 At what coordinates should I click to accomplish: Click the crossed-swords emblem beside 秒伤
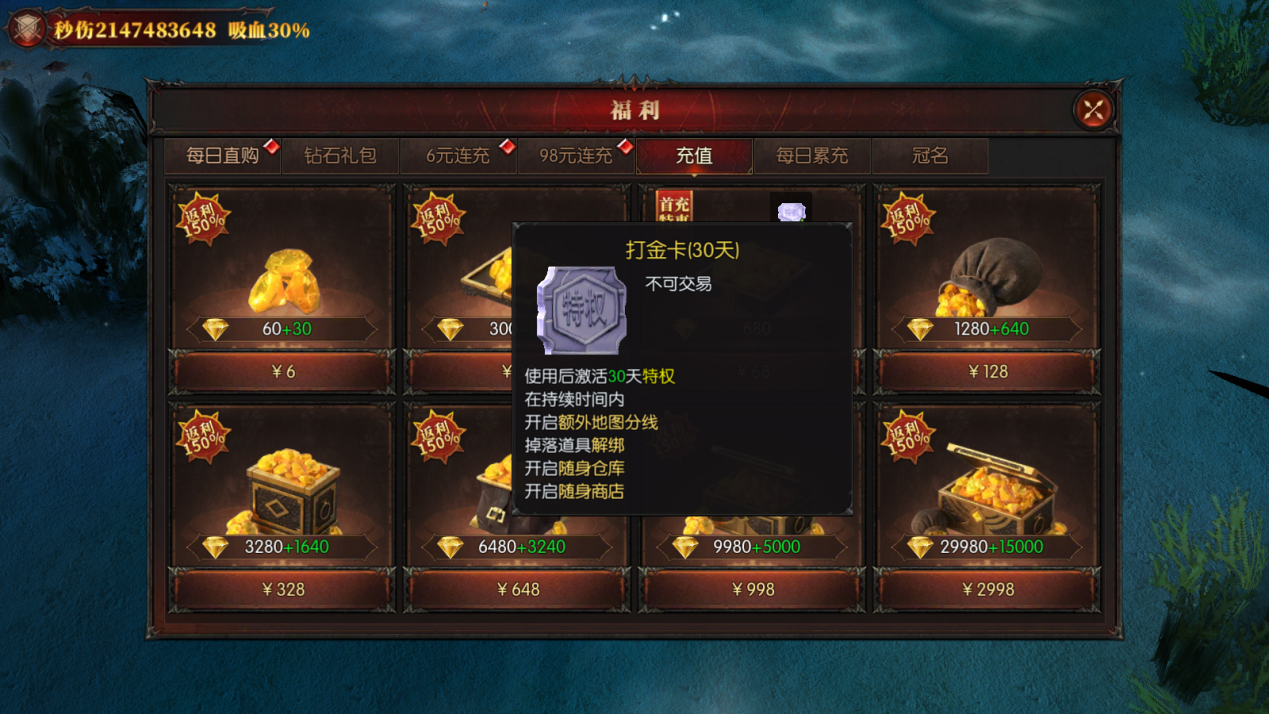point(27,29)
